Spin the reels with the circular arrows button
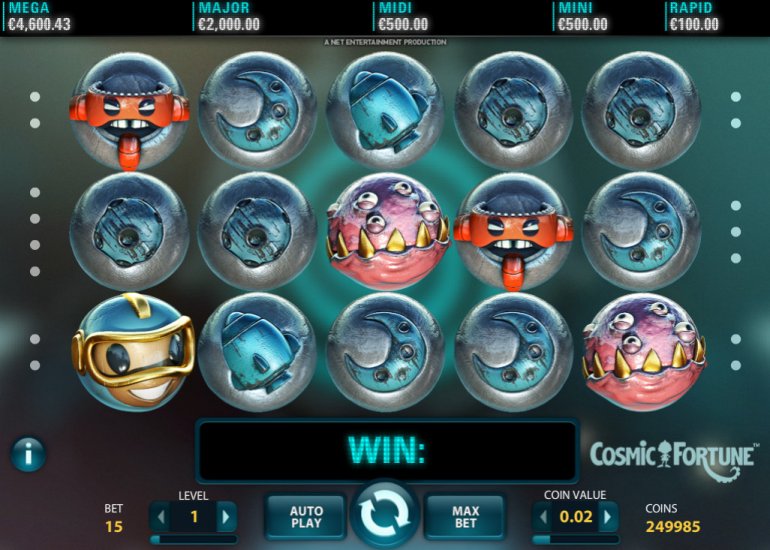The width and height of the screenshot is (770, 550). 386,516
